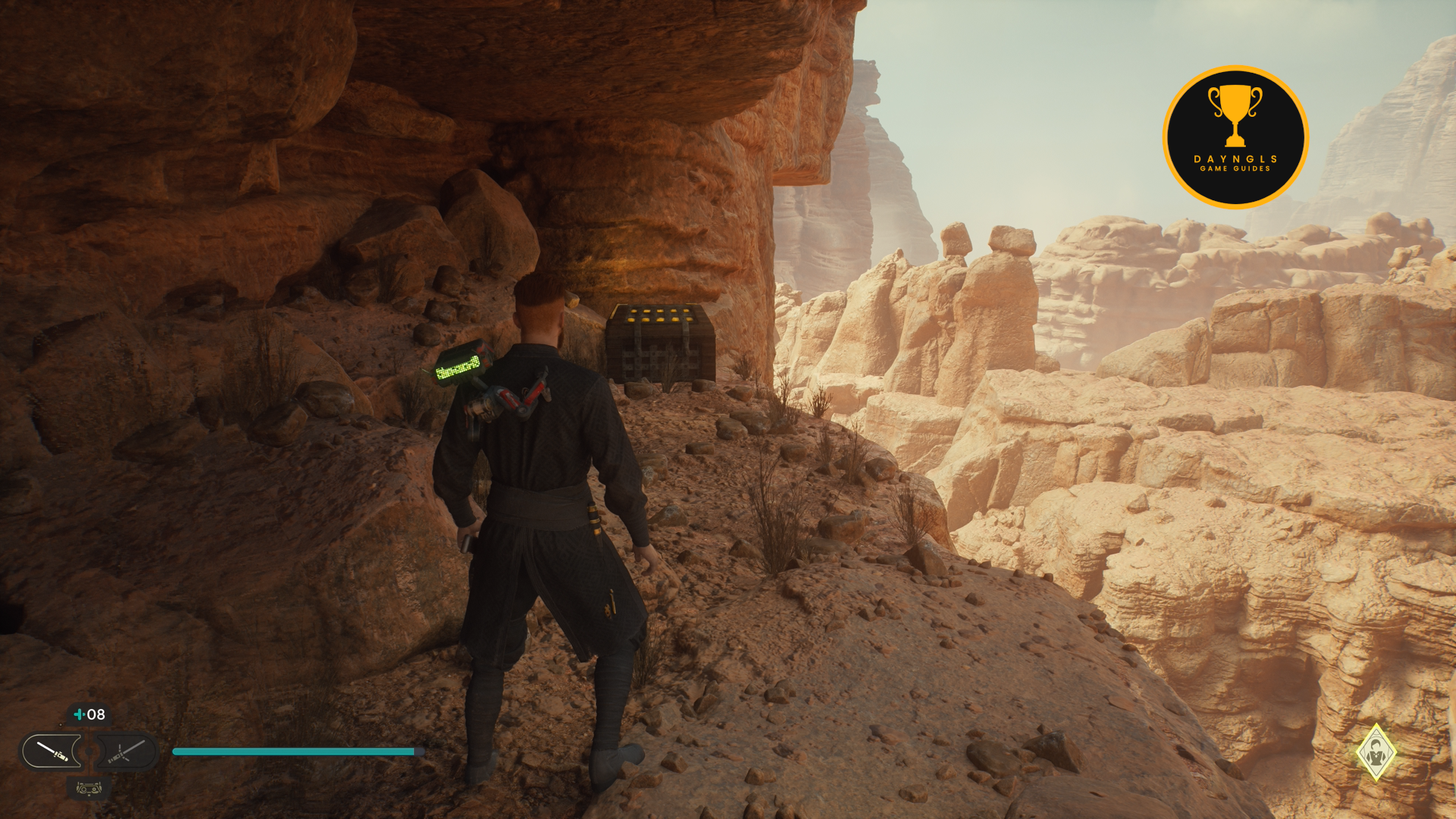1456x819 pixels.
Task: Switch to the crossguard lightsaber stance
Action: click(125, 752)
